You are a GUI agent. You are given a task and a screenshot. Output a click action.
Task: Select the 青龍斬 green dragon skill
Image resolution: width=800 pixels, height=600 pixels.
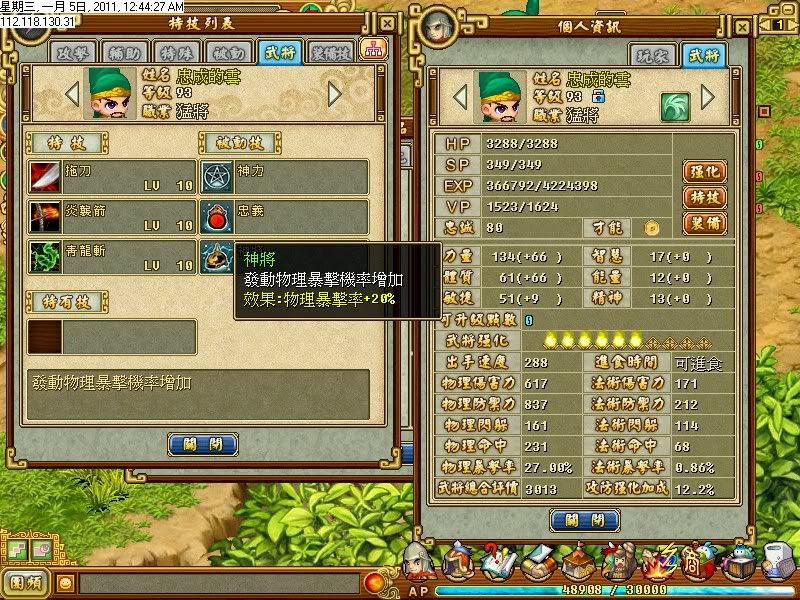(45, 256)
